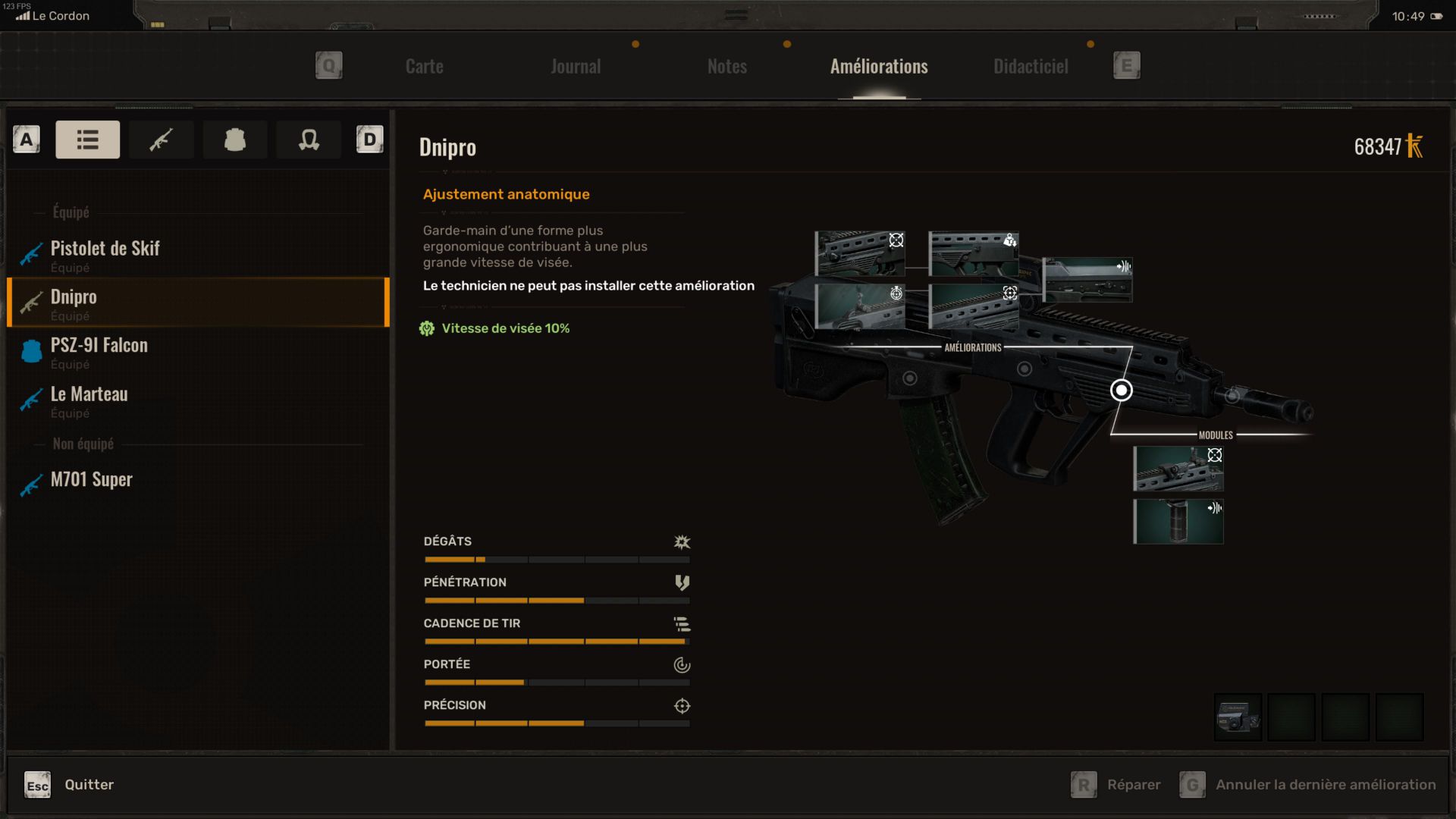Click Quitter to exit the menu
Viewport: 1456px width, 819px height.
click(88, 785)
